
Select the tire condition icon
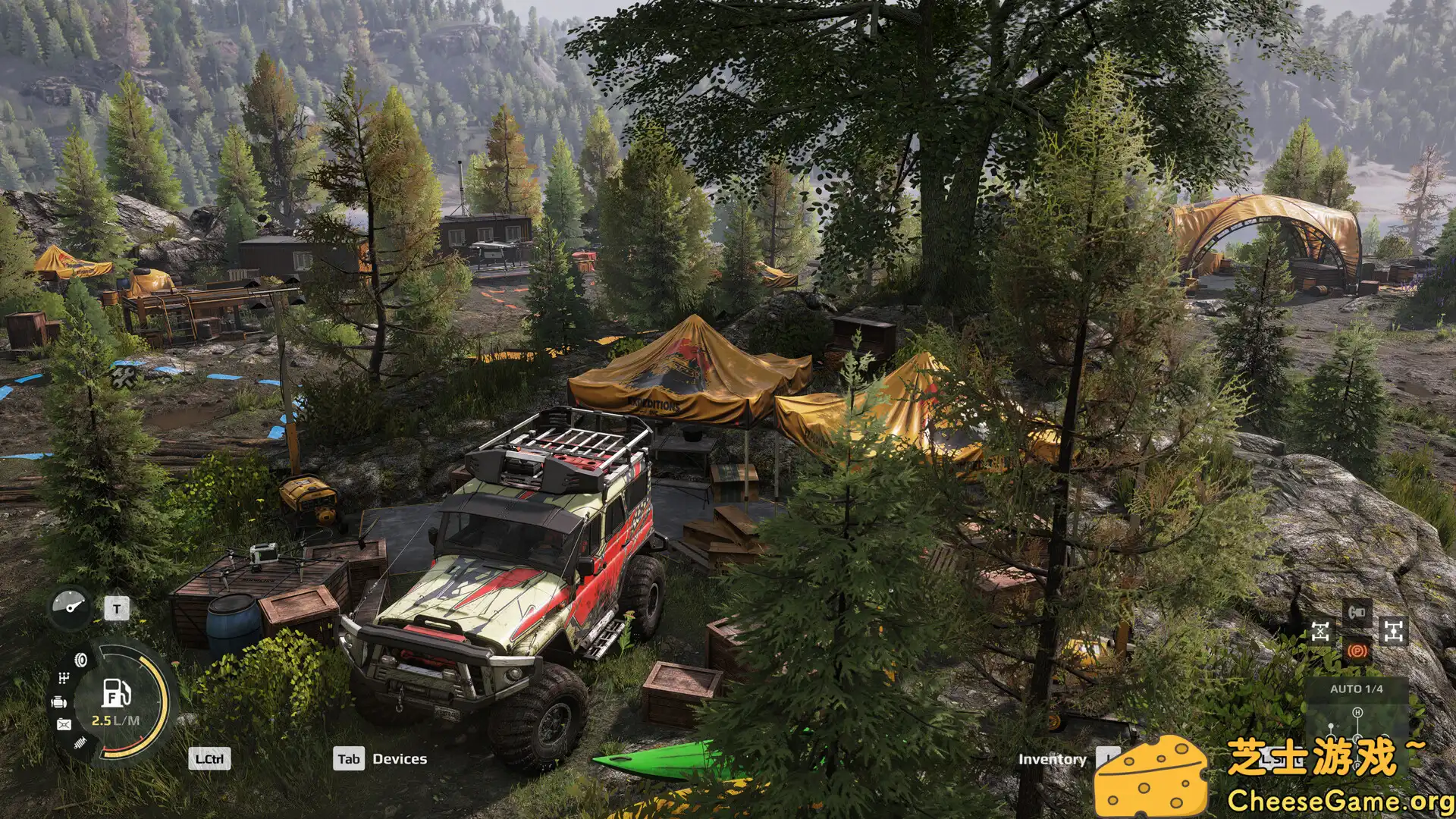[80, 660]
